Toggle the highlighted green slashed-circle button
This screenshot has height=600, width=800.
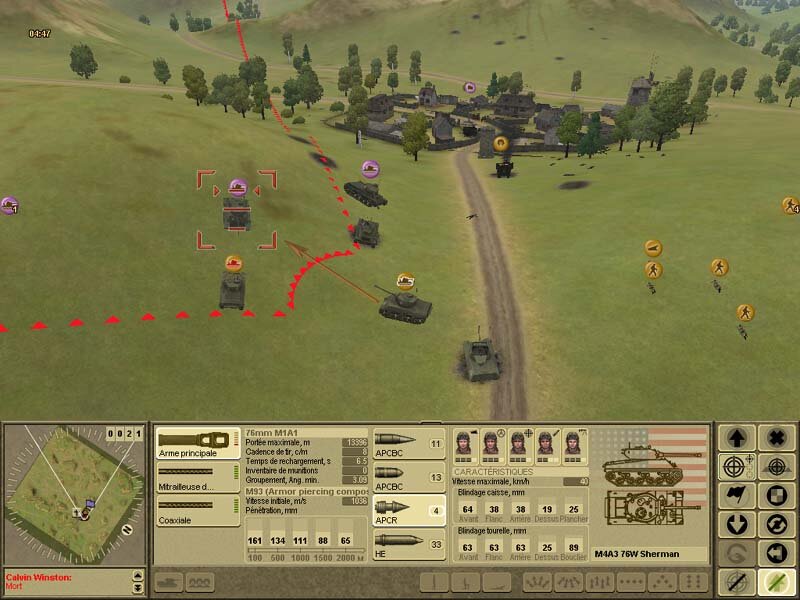pos(775,581)
